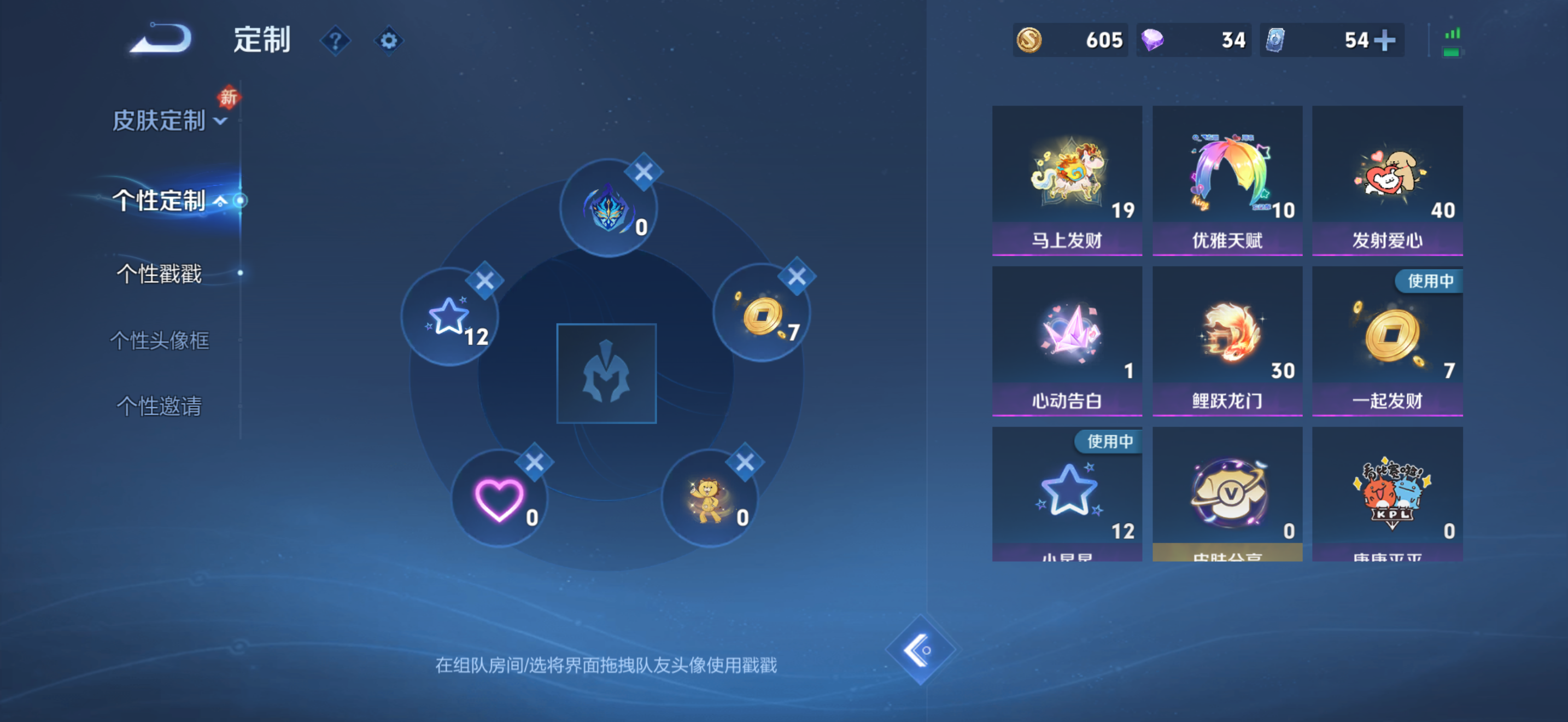The height and width of the screenshot is (722, 1568).
Task: Pick the 鲤跃龙门 koi stamp
Action: coord(1227,338)
